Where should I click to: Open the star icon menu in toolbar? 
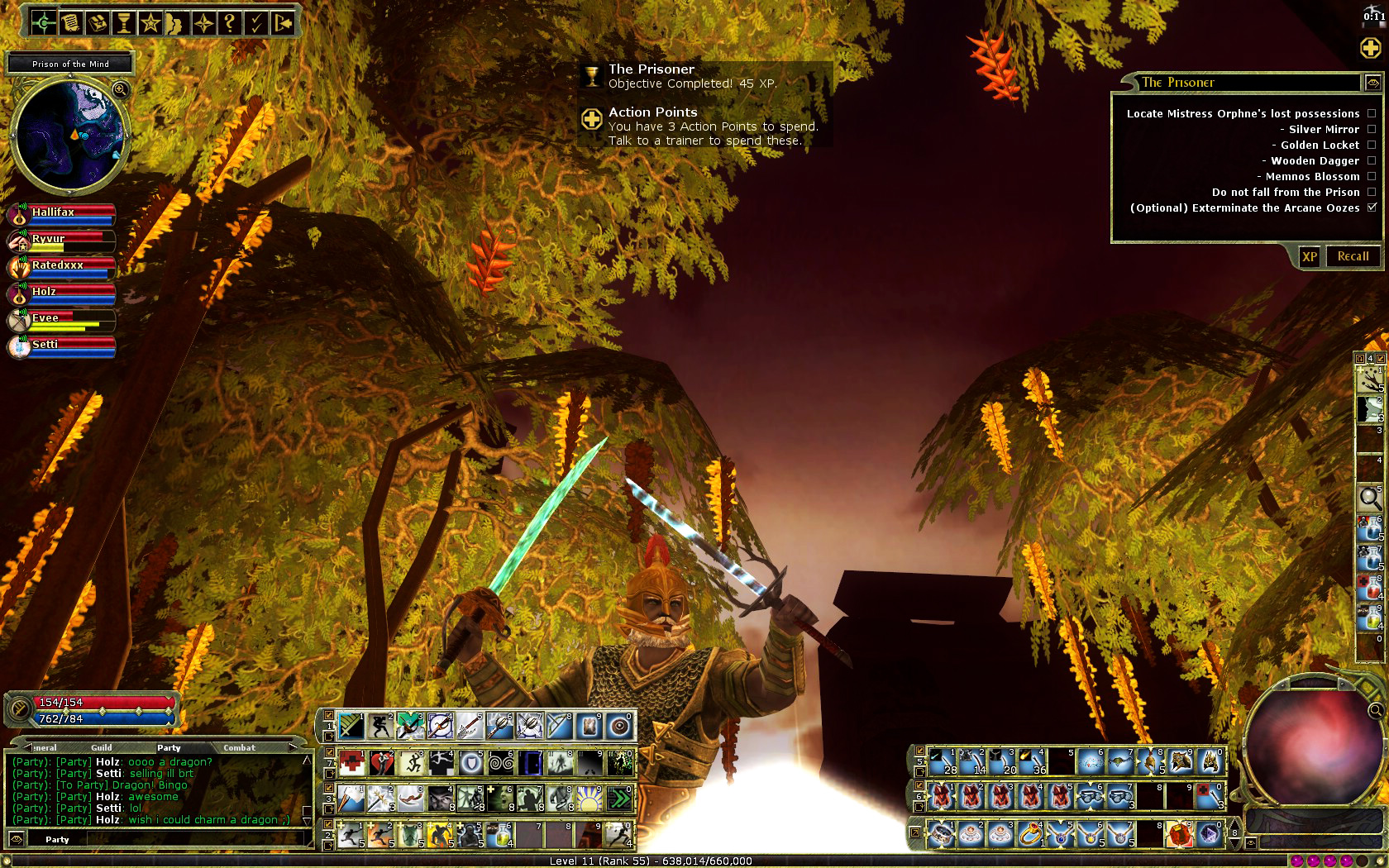(150, 23)
